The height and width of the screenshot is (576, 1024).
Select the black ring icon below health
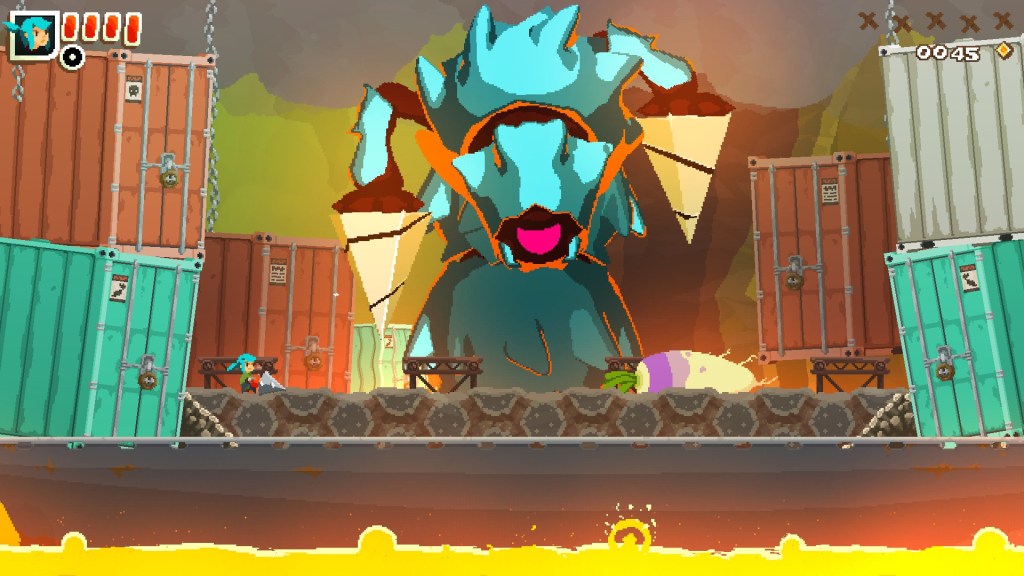pos(72,57)
